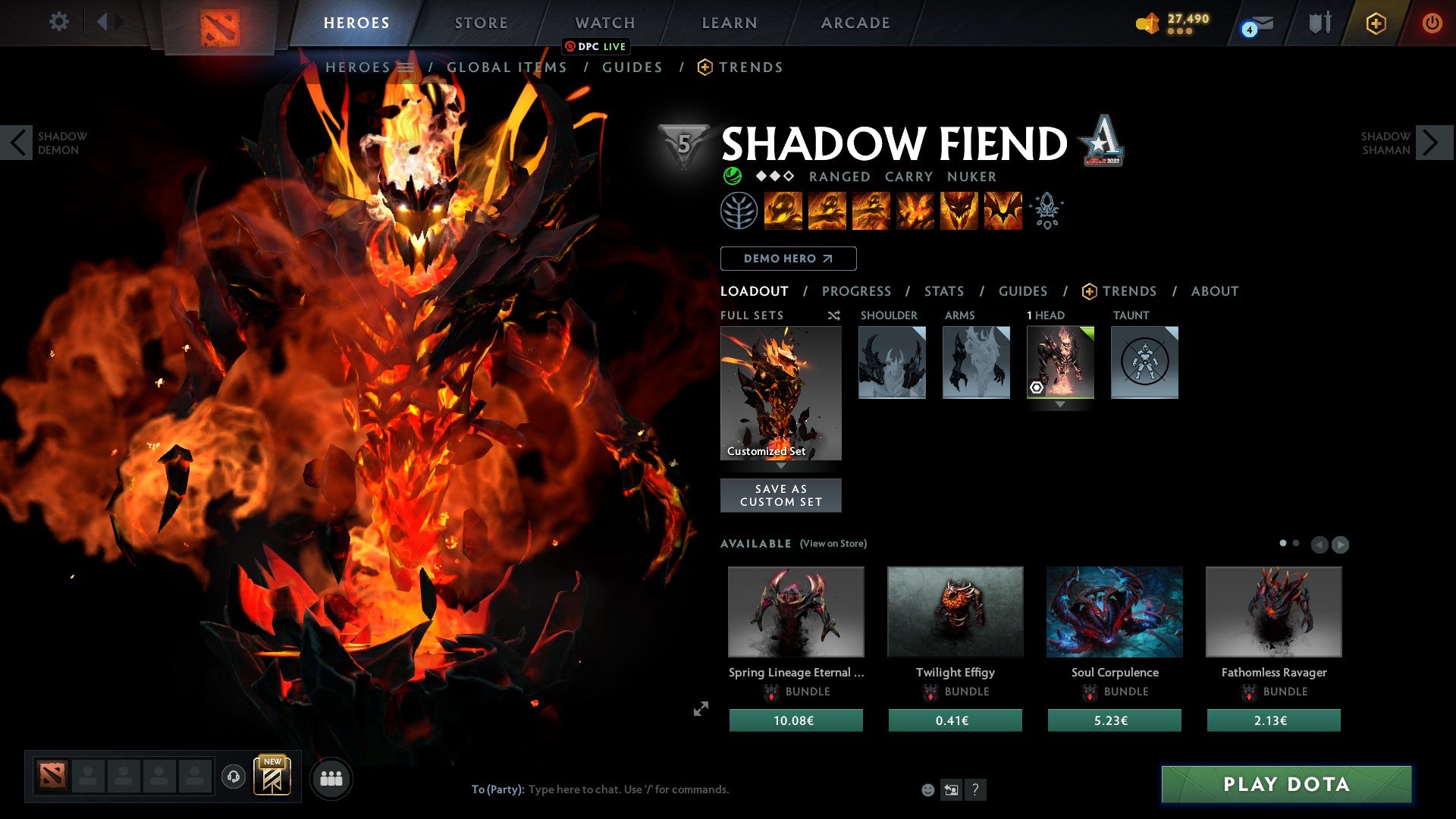The image size is (1456, 819).
Task: Click the Aghanim's Scepter upgrade icon
Action: coord(1046,211)
